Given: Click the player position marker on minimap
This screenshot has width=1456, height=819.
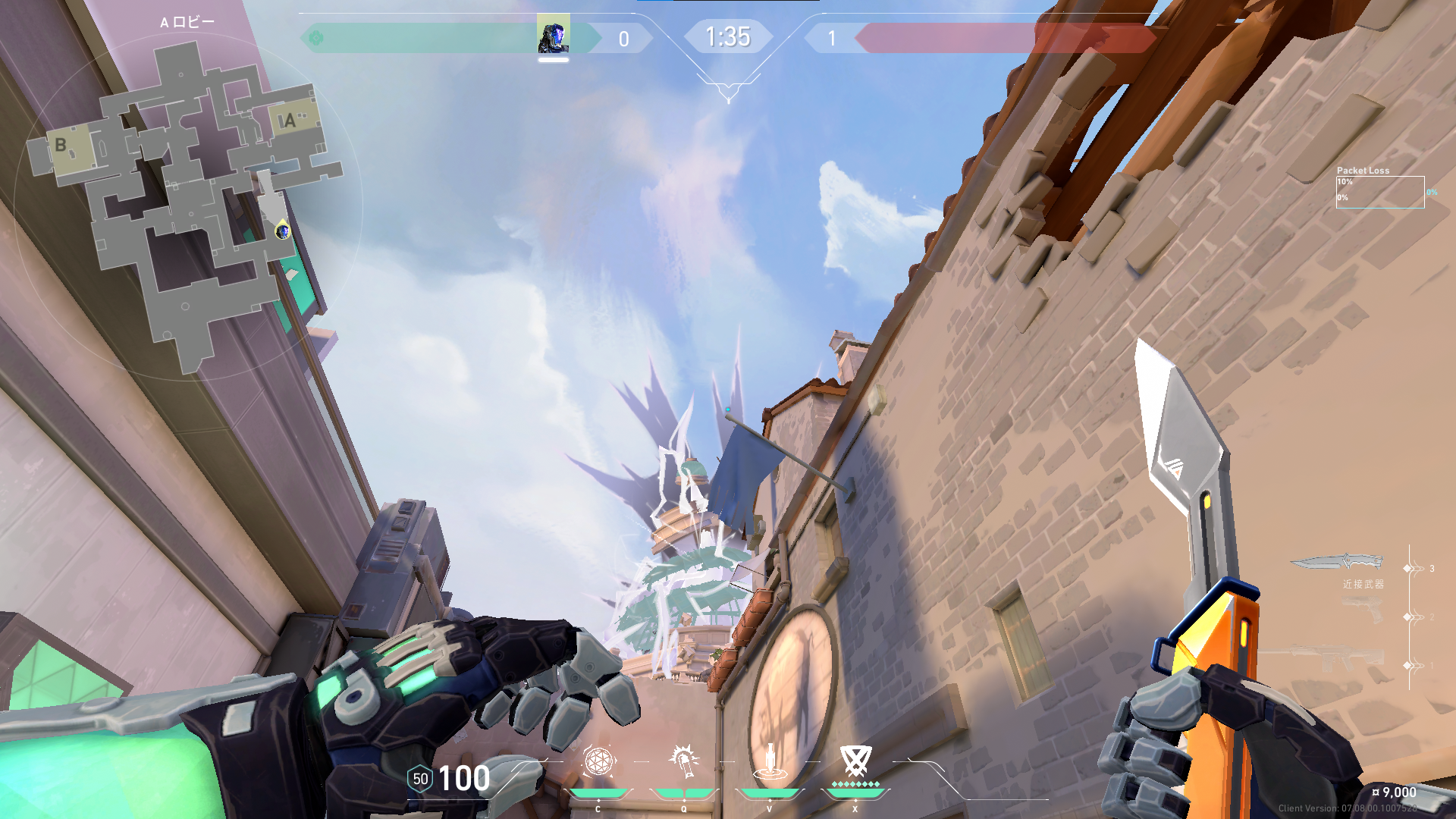Looking at the screenshot, I should [283, 231].
